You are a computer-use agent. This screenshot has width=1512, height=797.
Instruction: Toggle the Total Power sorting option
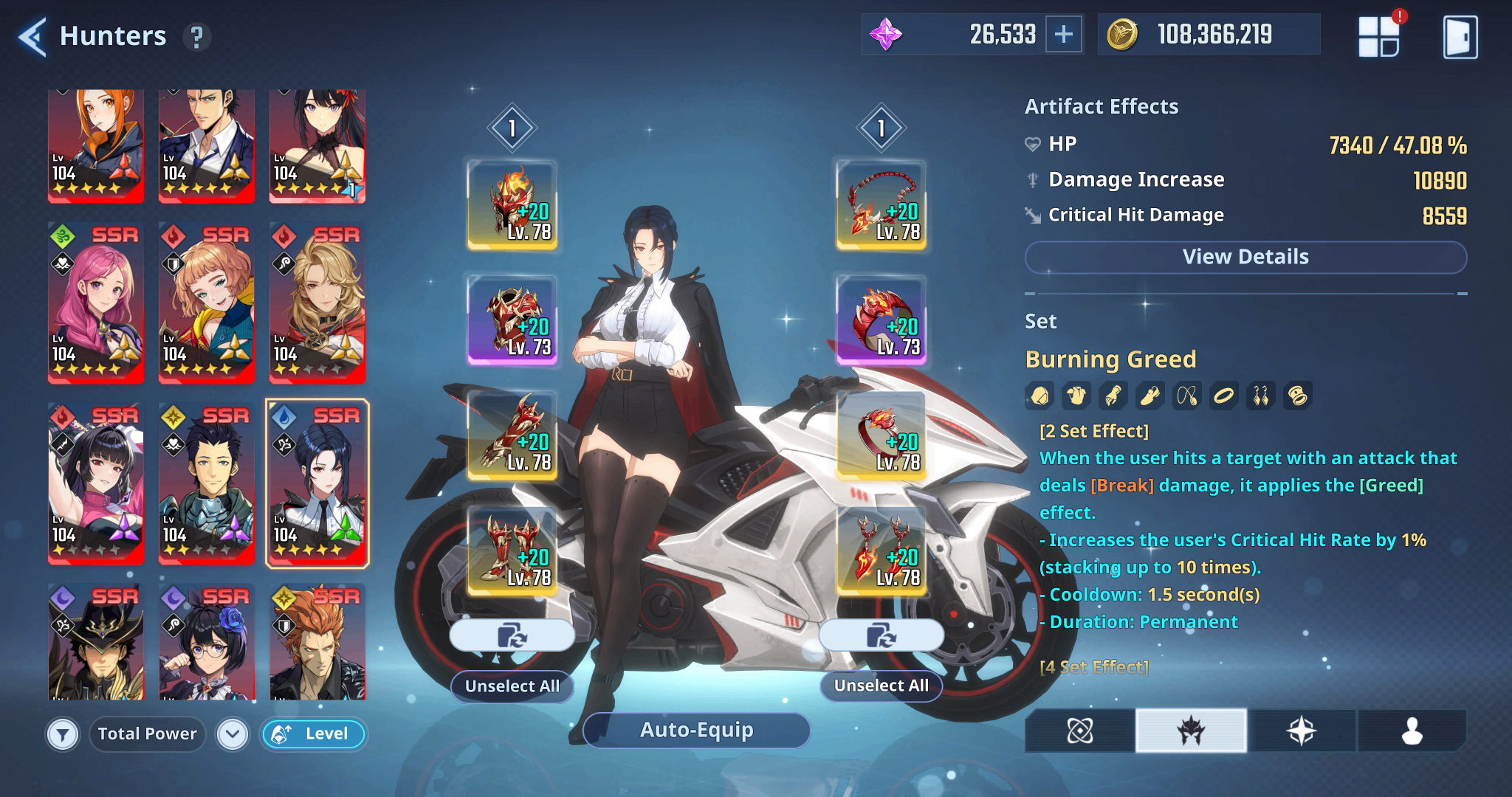[147, 734]
